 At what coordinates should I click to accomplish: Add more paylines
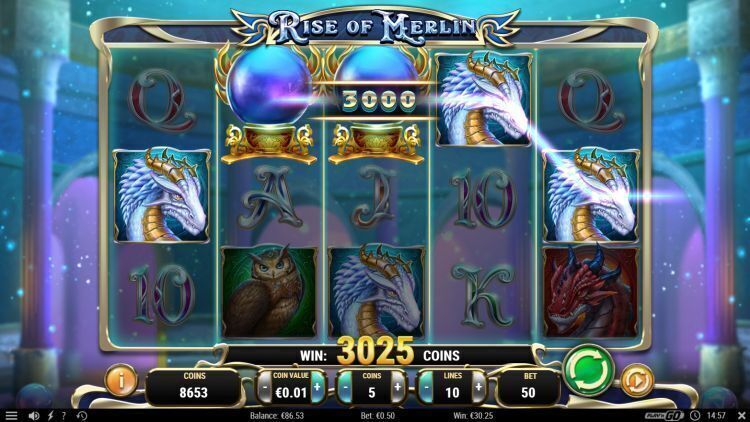(x=478, y=385)
